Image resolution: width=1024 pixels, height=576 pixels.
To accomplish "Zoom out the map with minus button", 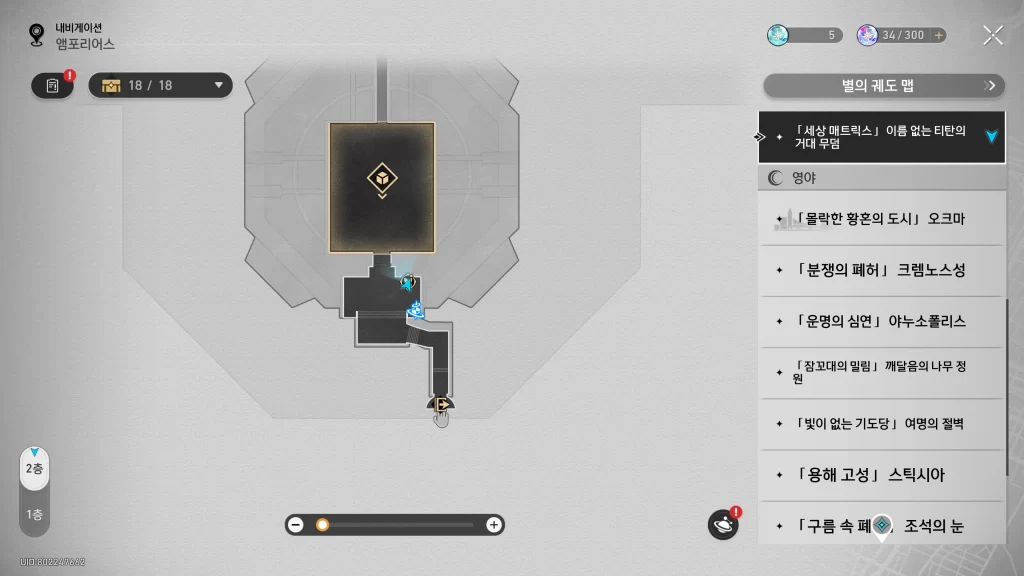I will 296,525.
